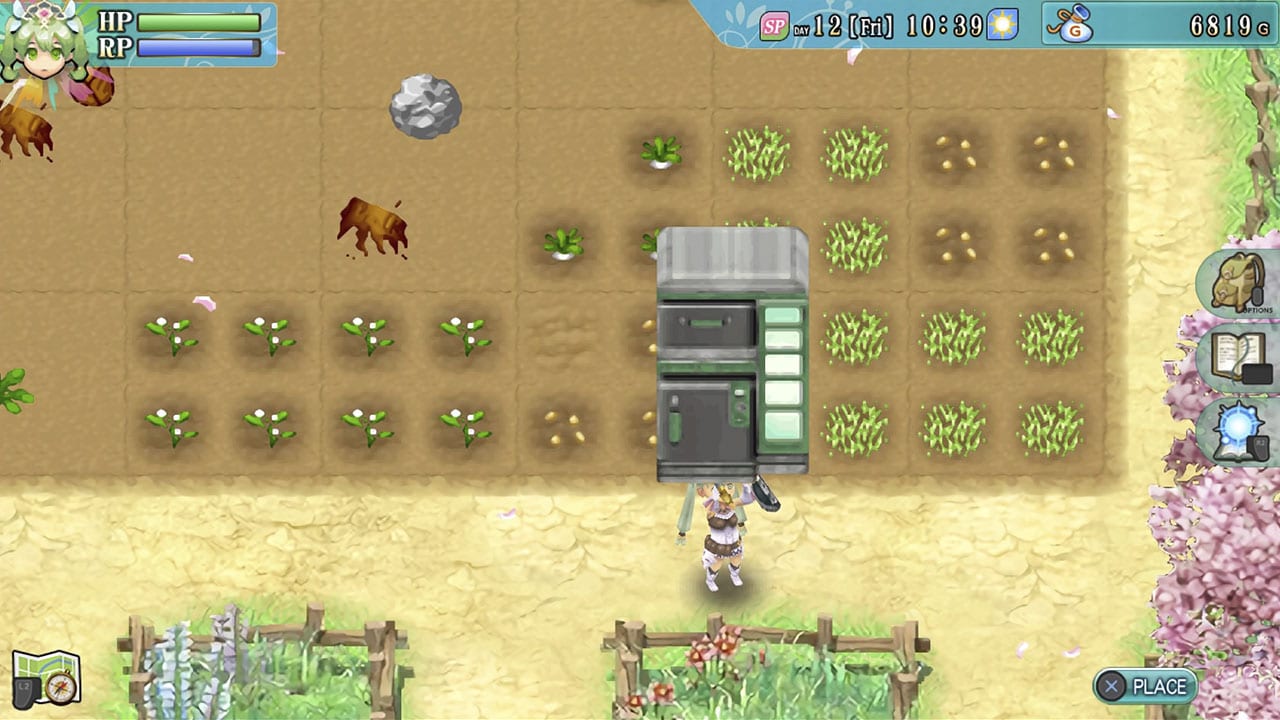
Task: Open the map with compass icon
Action: click(46, 677)
